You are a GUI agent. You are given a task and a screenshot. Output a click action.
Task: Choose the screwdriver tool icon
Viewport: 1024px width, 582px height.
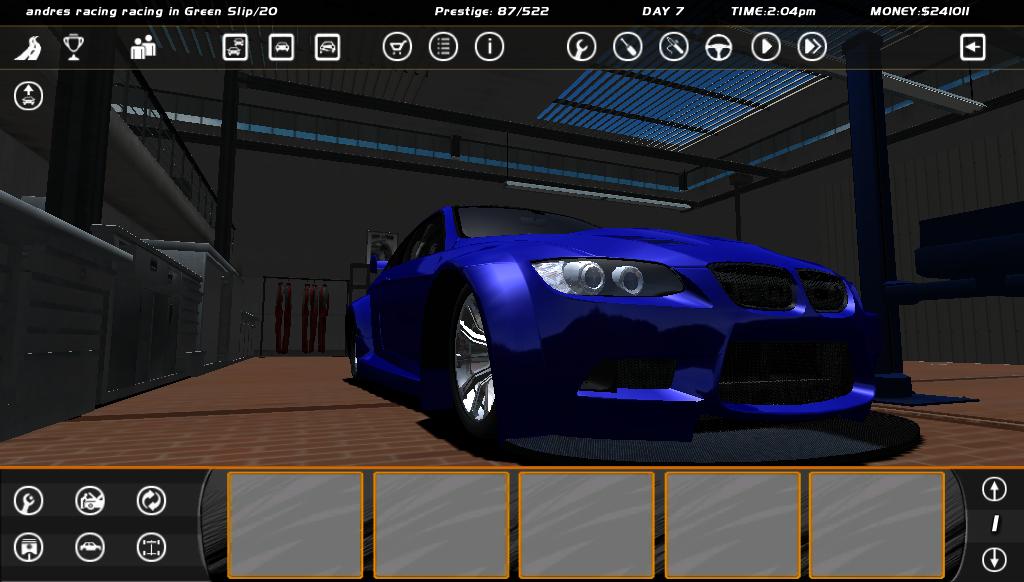(627, 47)
